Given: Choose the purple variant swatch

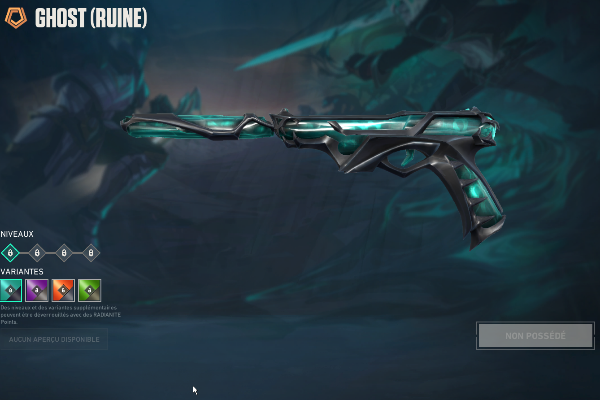Looking at the screenshot, I should 37,290.
